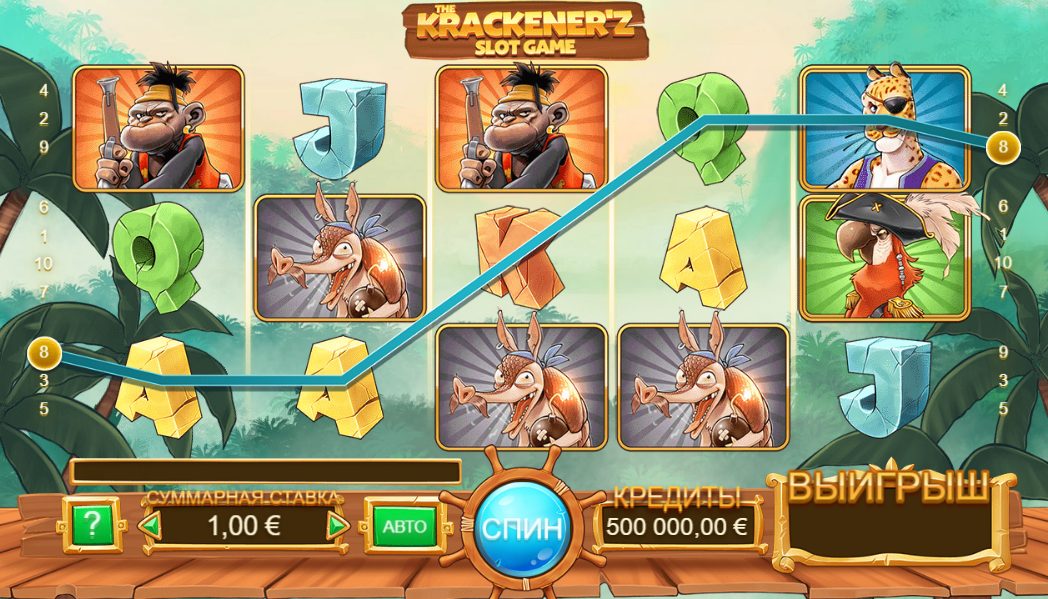Enable autoplay with the green АВТО button
This screenshot has width=1048, height=599.
[405, 526]
